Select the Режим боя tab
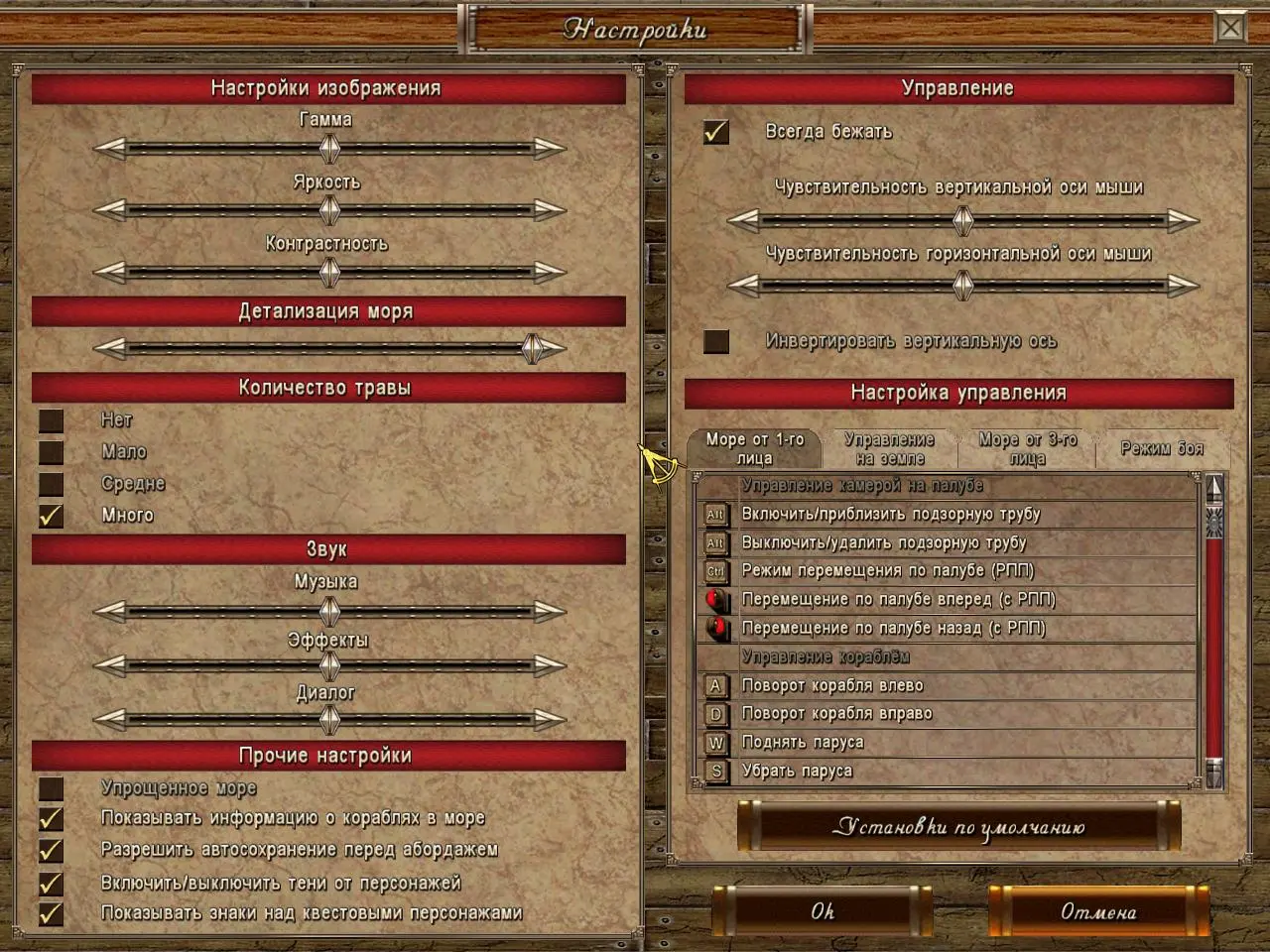Screen dimensions: 1270x952 pyautogui.click(x=1162, y=449)
